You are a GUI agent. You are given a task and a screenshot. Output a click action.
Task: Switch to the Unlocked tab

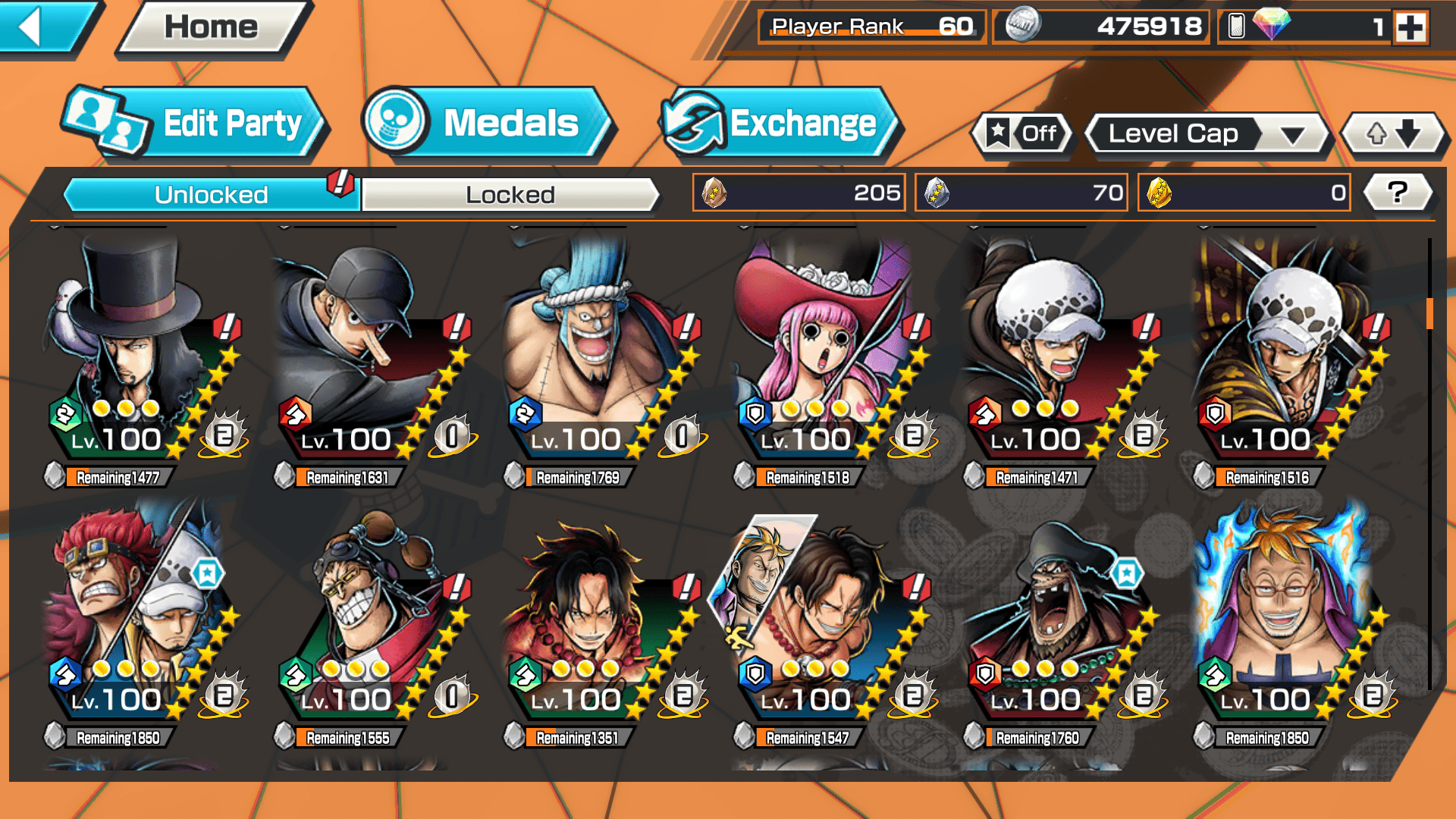click(x=211, y=195)
